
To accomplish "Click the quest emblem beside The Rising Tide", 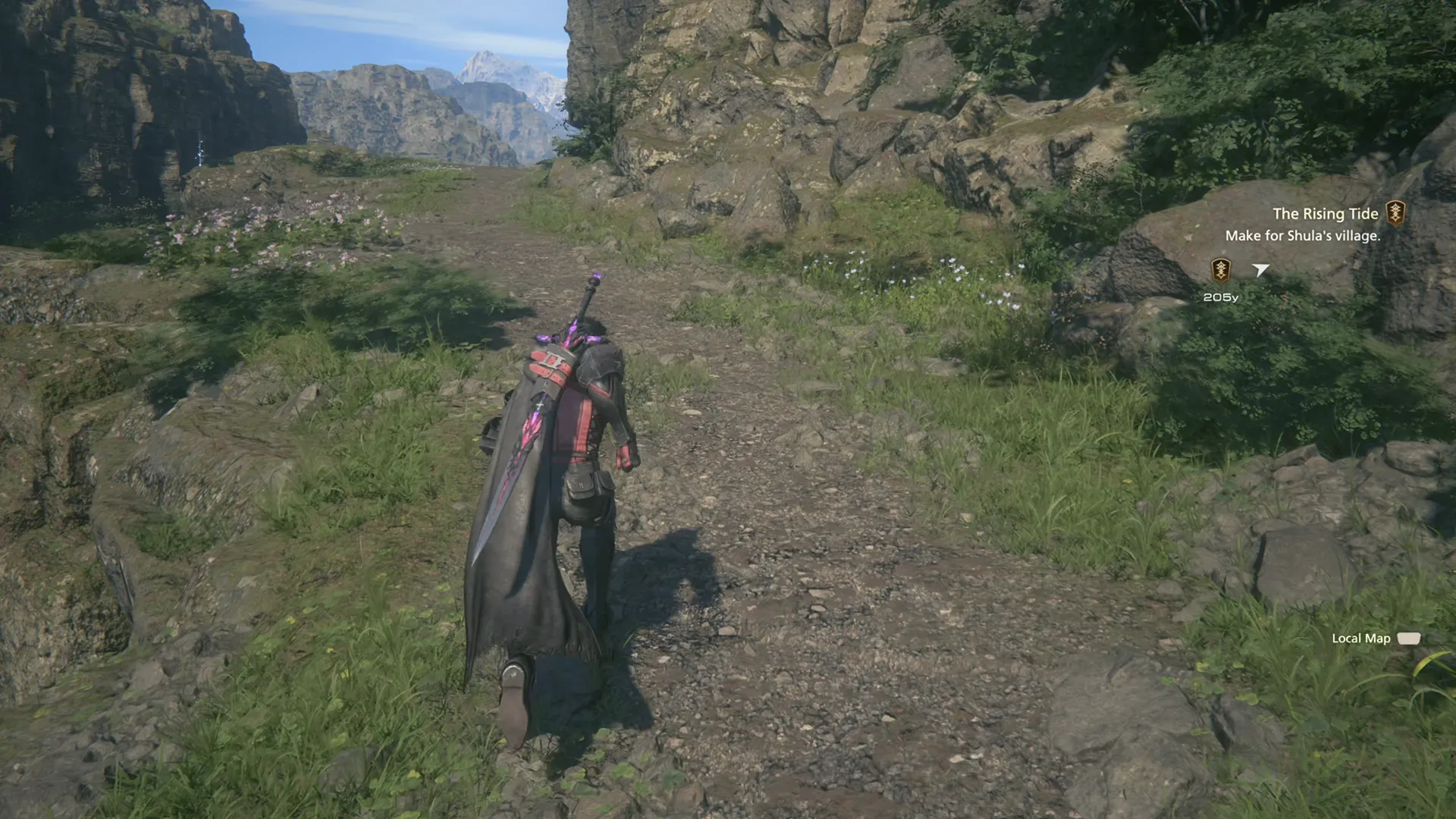I will 1395,213.
